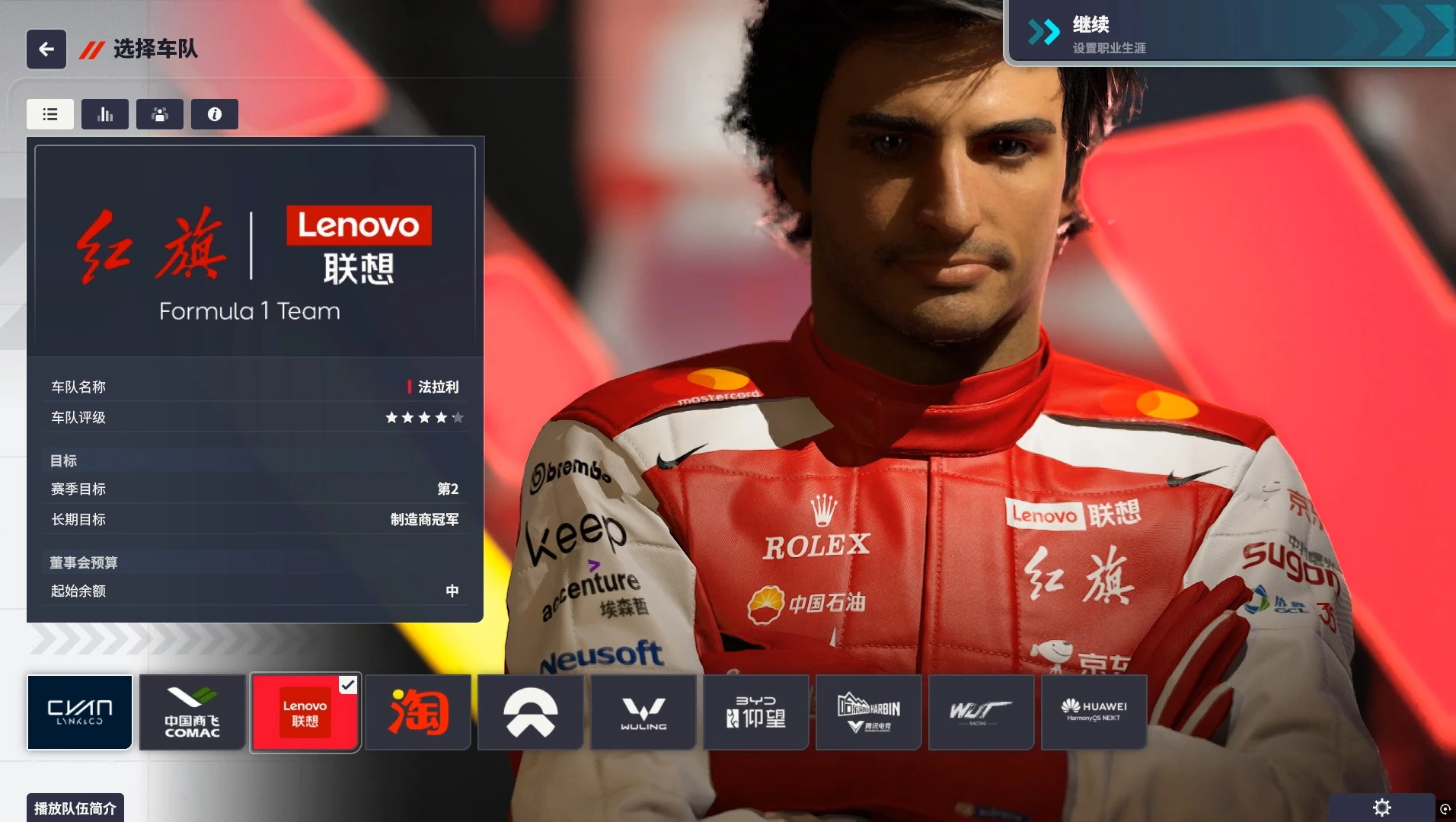Pick the Taobao team tile

pos(418,712)
